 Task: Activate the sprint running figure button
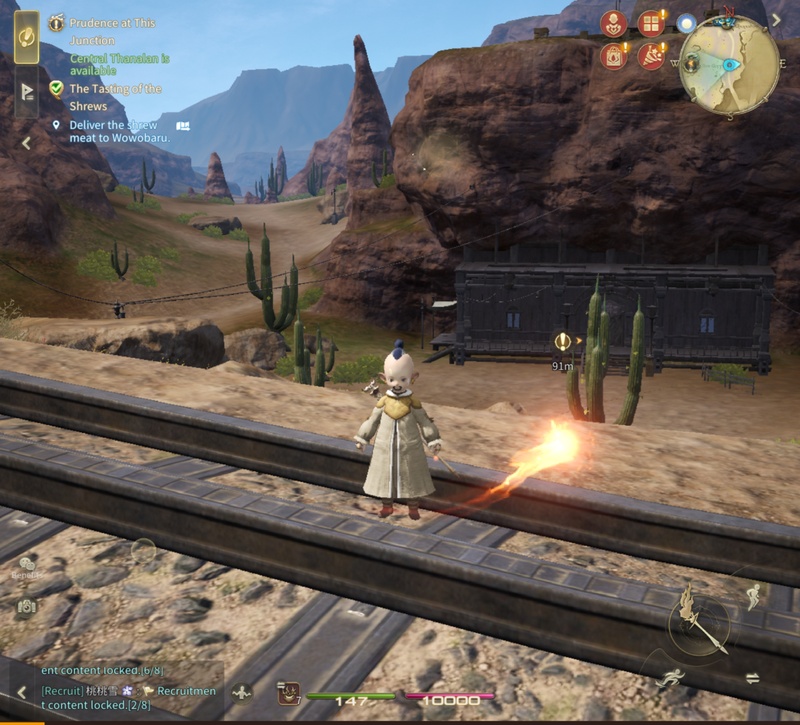tap(670, 680)
